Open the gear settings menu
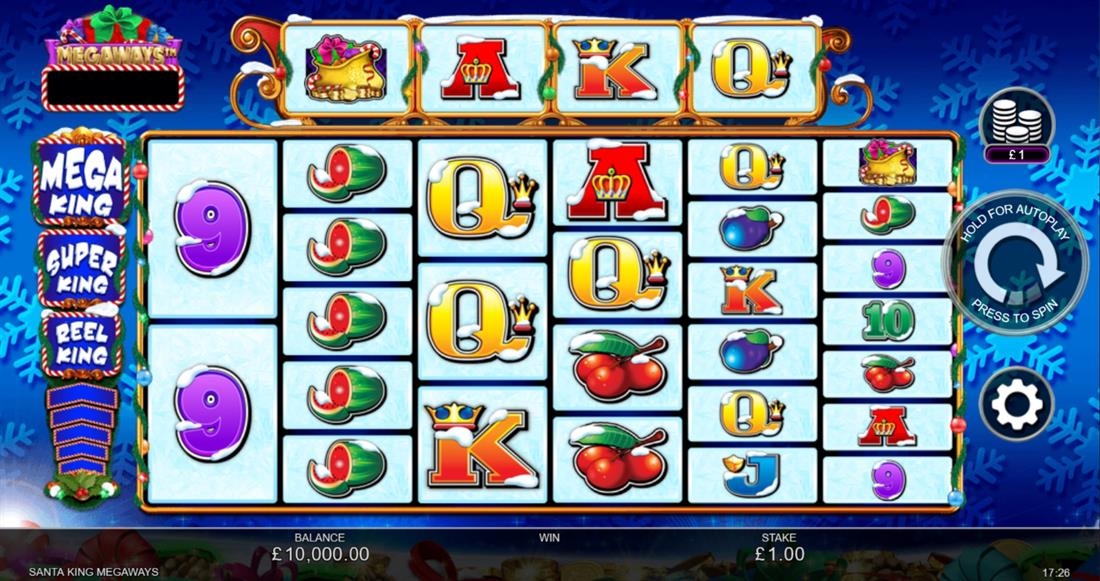This screenshot has height=581, width=1100. 1016,405
